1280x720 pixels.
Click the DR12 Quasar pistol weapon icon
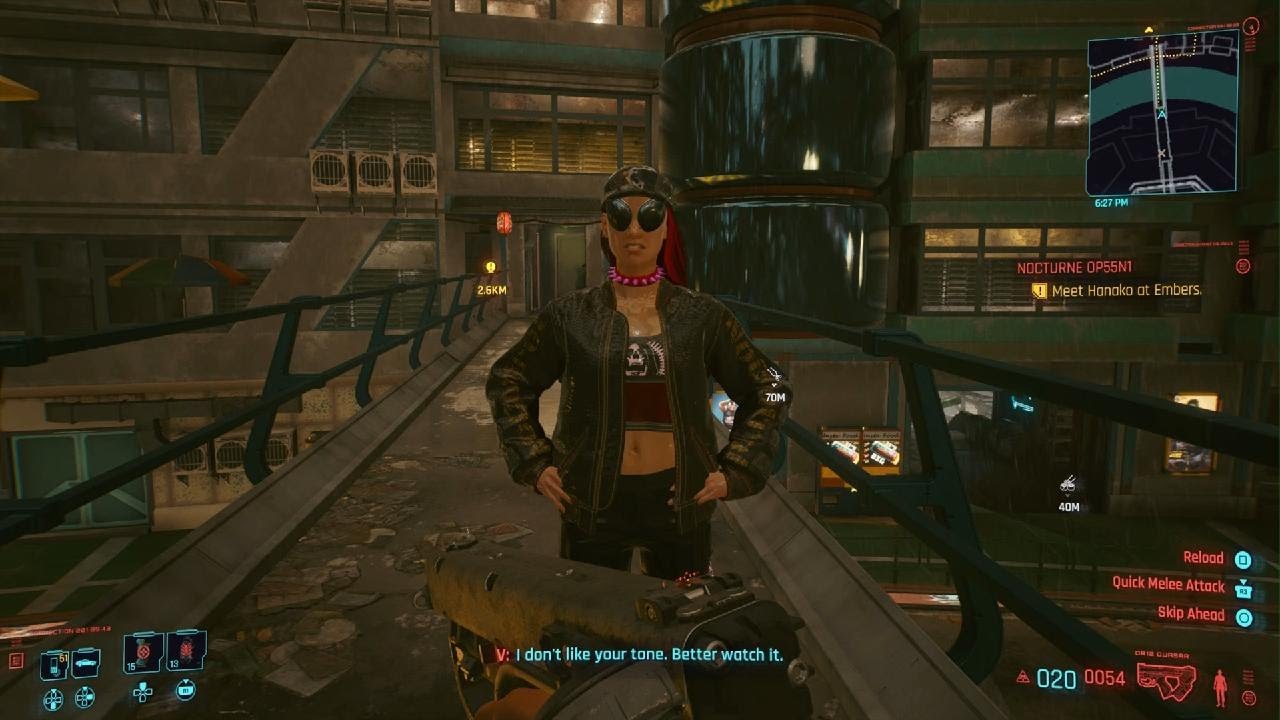point(1165,680)
